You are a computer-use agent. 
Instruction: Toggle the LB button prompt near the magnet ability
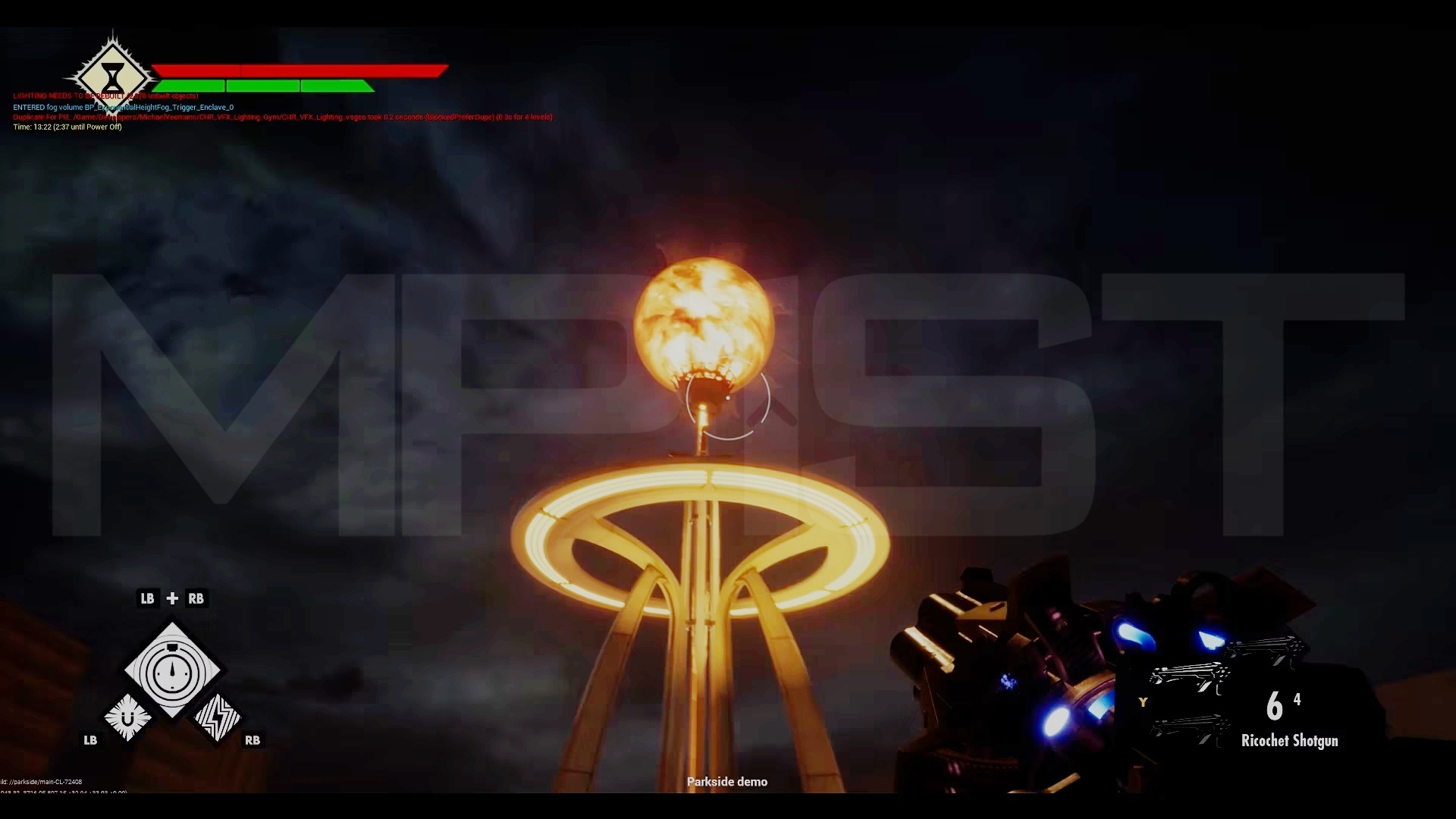89,741
